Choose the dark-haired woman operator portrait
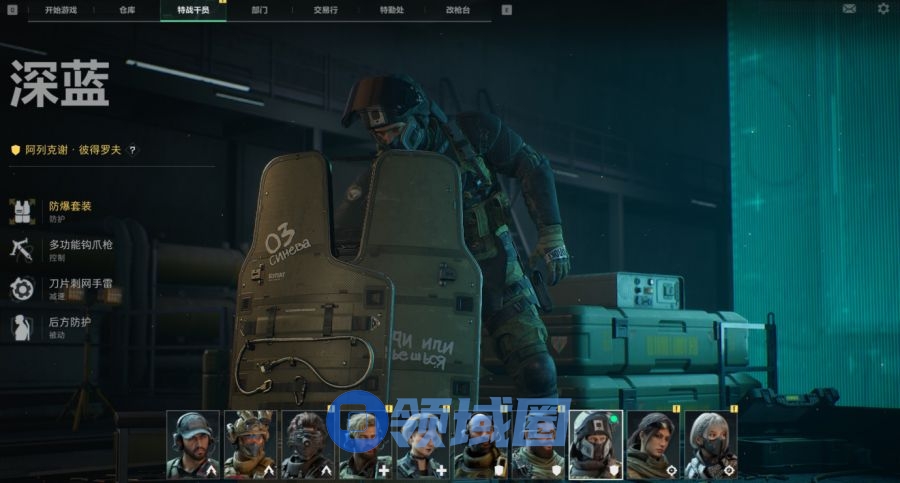The width and height of the screenshot is (900, 483). 653,444
